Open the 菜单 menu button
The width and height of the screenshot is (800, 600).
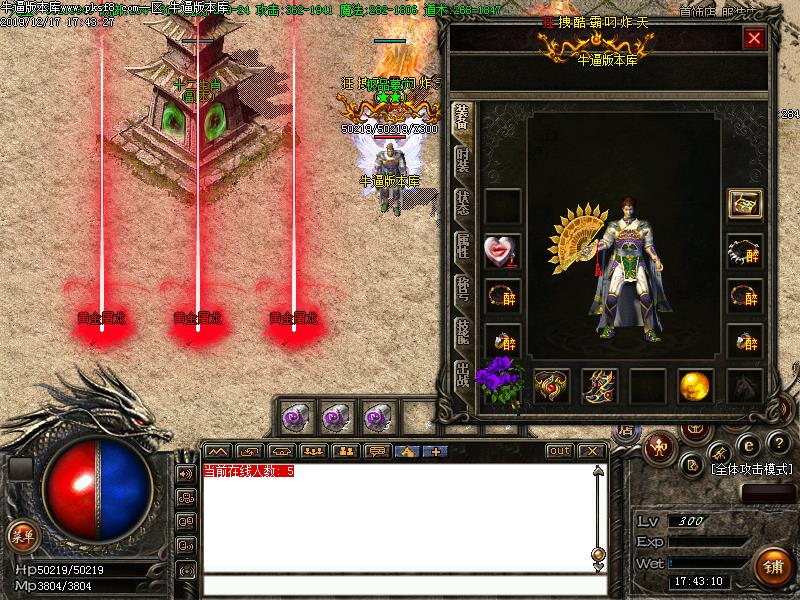pyautogui.click(x=22, y=536)
